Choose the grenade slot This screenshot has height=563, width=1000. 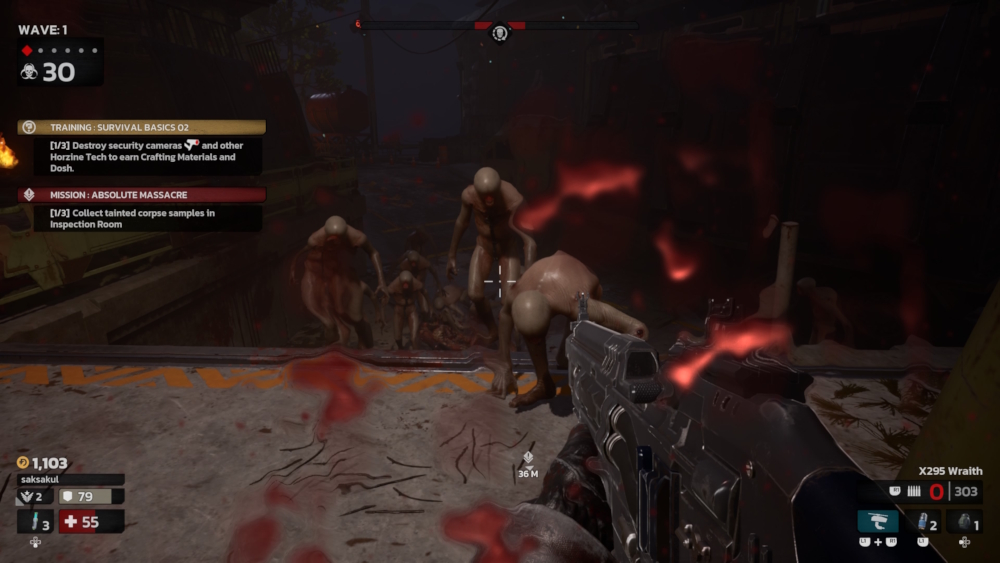(964, 521)
